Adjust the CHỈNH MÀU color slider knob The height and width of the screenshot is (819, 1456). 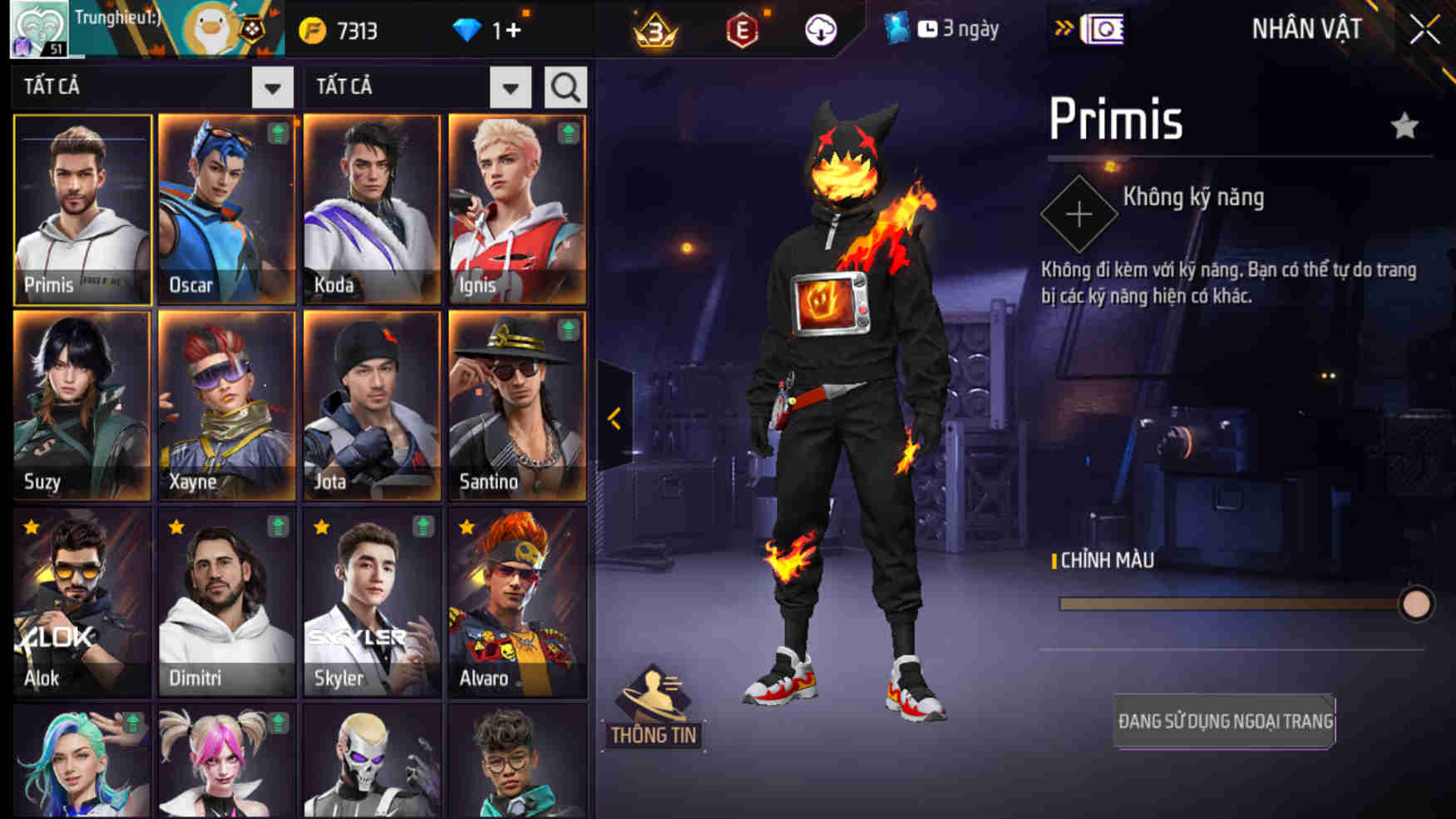1419,600
